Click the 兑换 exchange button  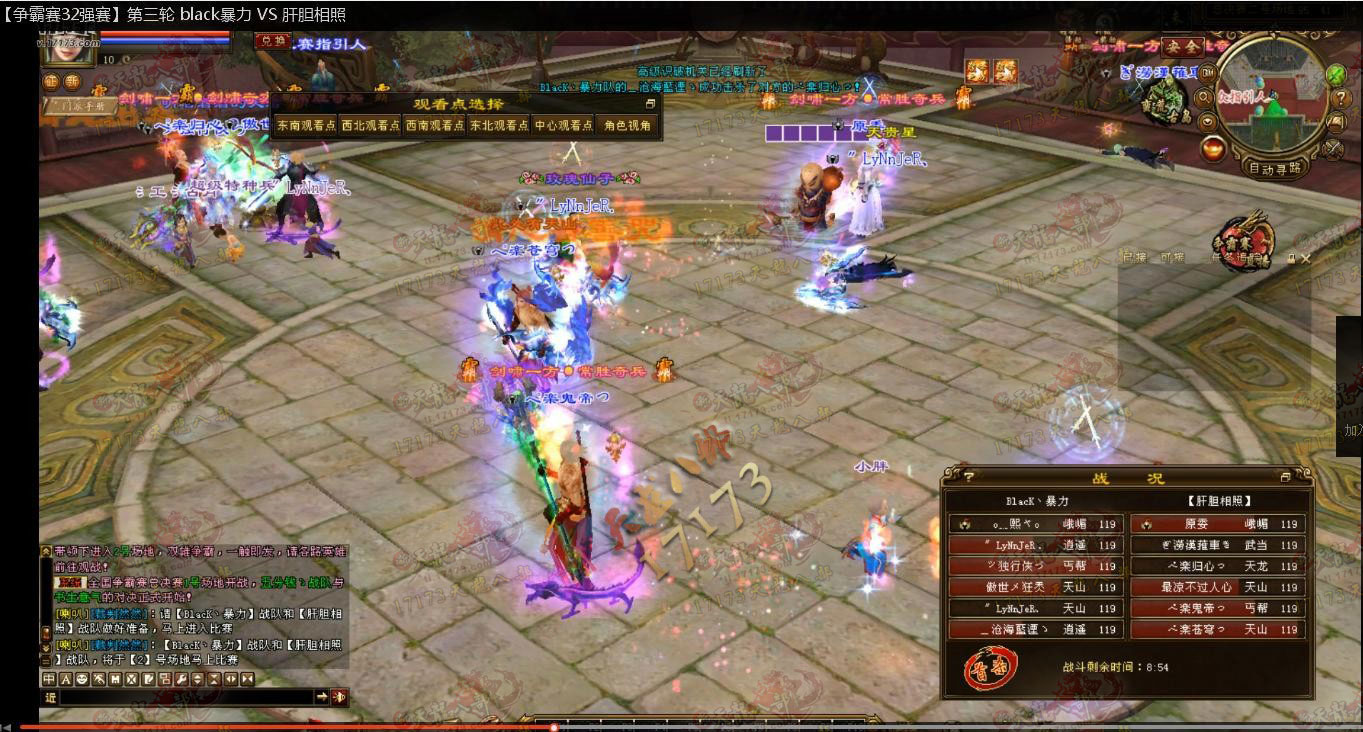tap(270, 41)
